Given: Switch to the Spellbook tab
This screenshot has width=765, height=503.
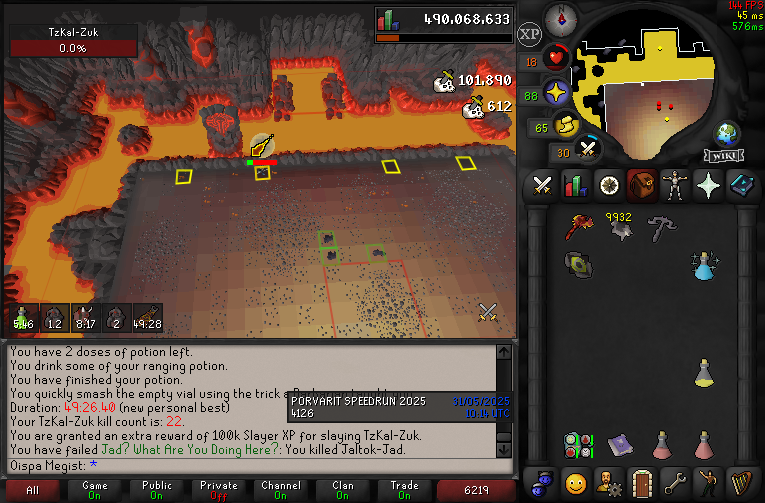Looking at the screenshot, I should (741, 186).
